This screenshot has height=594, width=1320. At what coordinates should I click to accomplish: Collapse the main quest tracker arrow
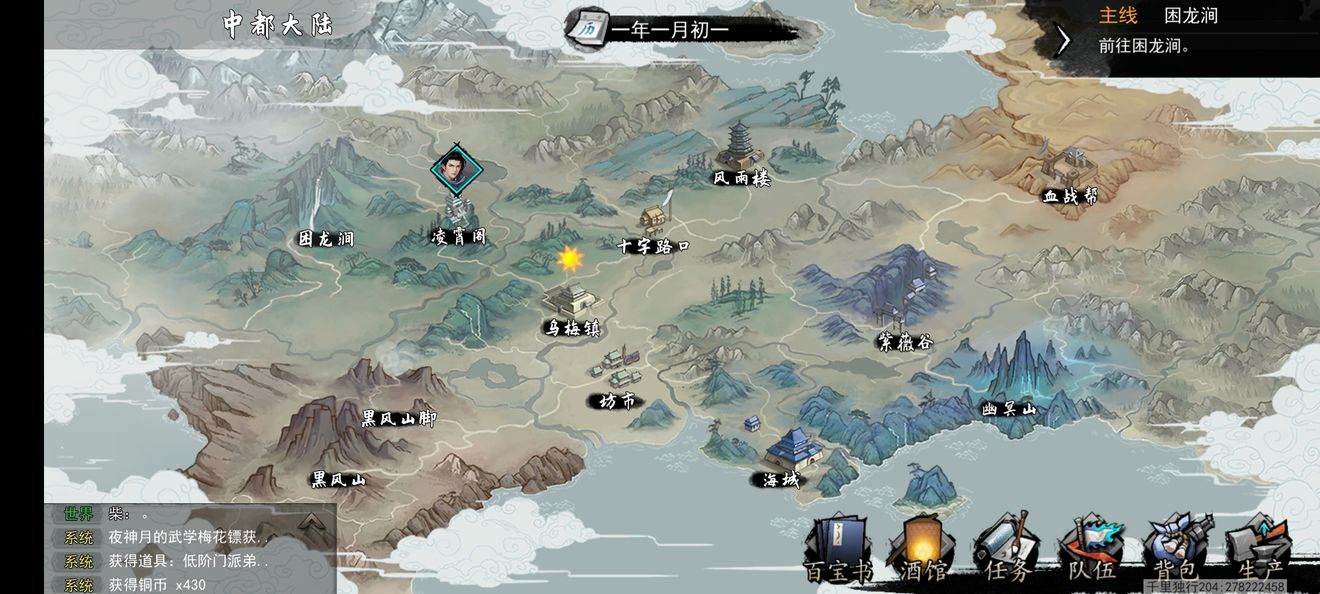(x=1063, y=40)
